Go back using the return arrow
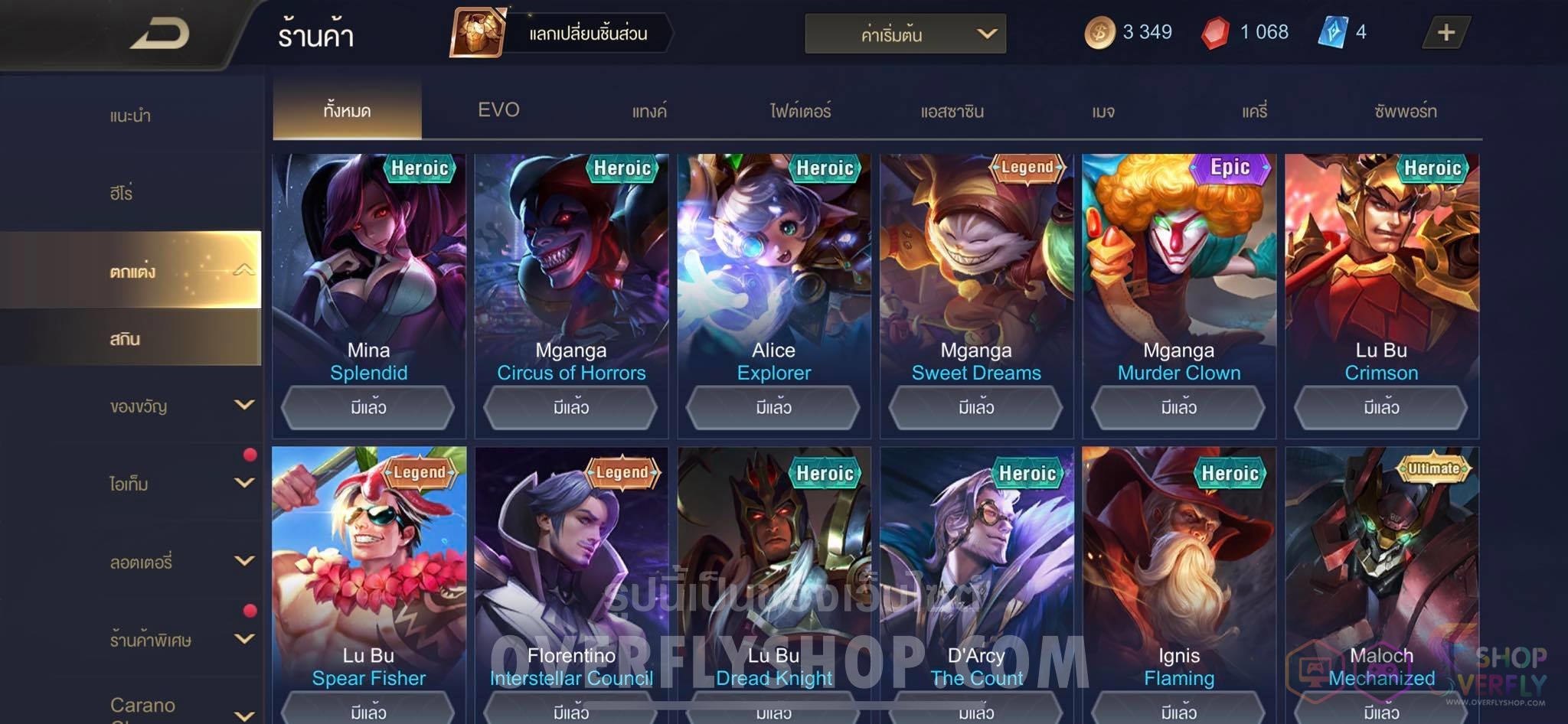This screenshot has width=1568, height=724. (x=159, y=34)
